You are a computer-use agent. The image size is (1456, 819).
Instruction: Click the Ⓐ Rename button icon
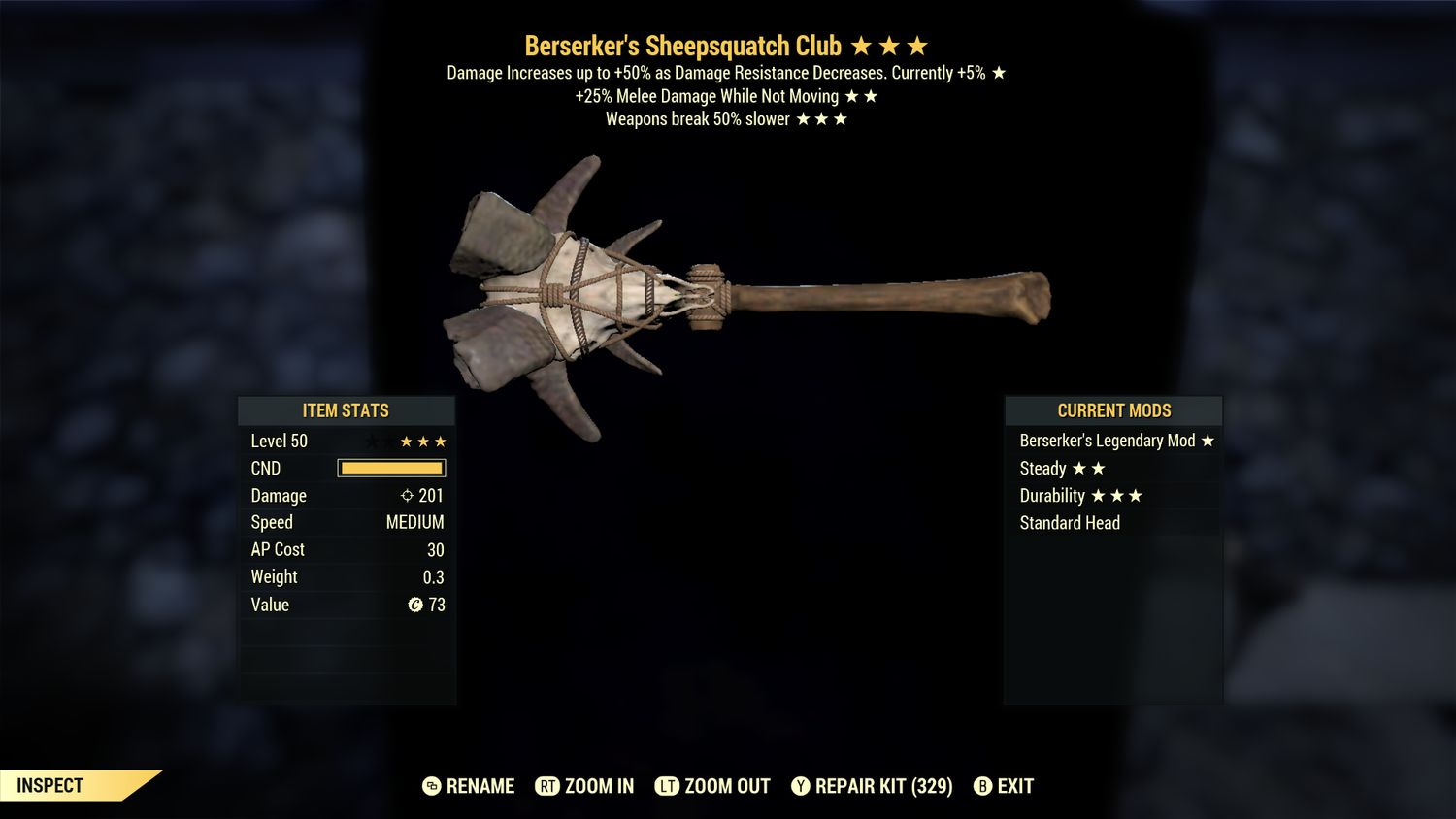tap(430, 786)
